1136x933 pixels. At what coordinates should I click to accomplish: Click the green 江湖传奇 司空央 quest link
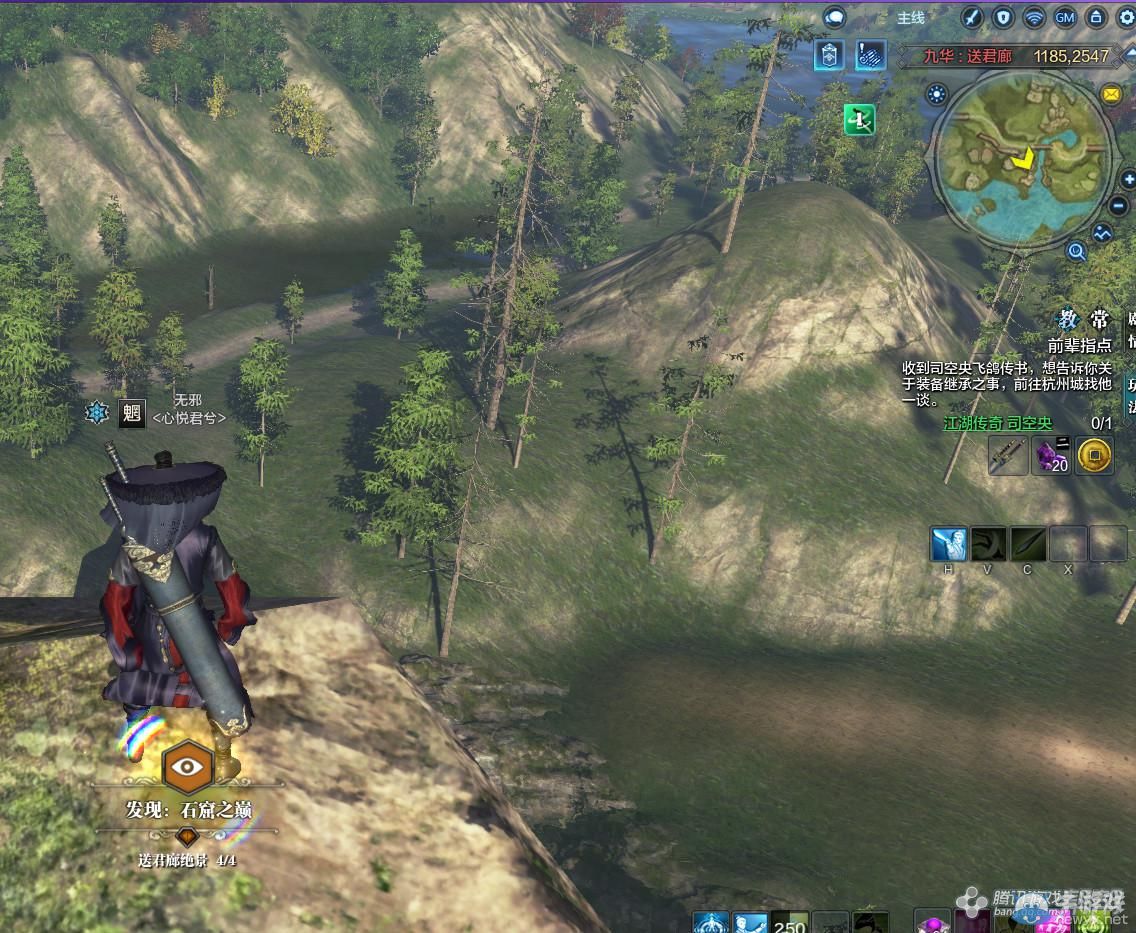point(997,423)
